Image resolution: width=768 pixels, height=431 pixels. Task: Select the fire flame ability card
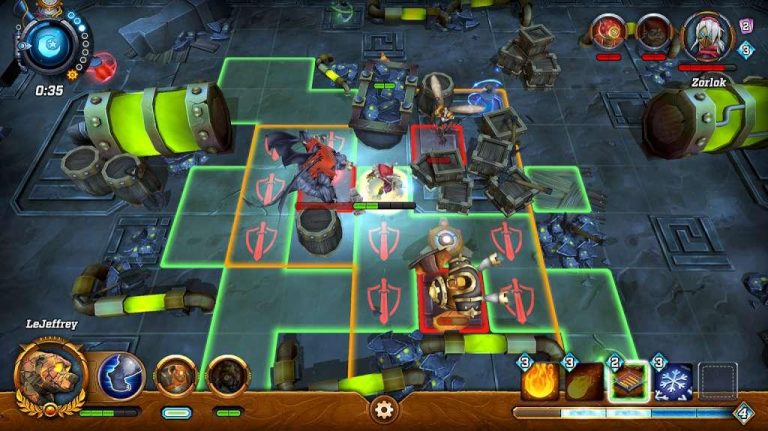[540, 381]
